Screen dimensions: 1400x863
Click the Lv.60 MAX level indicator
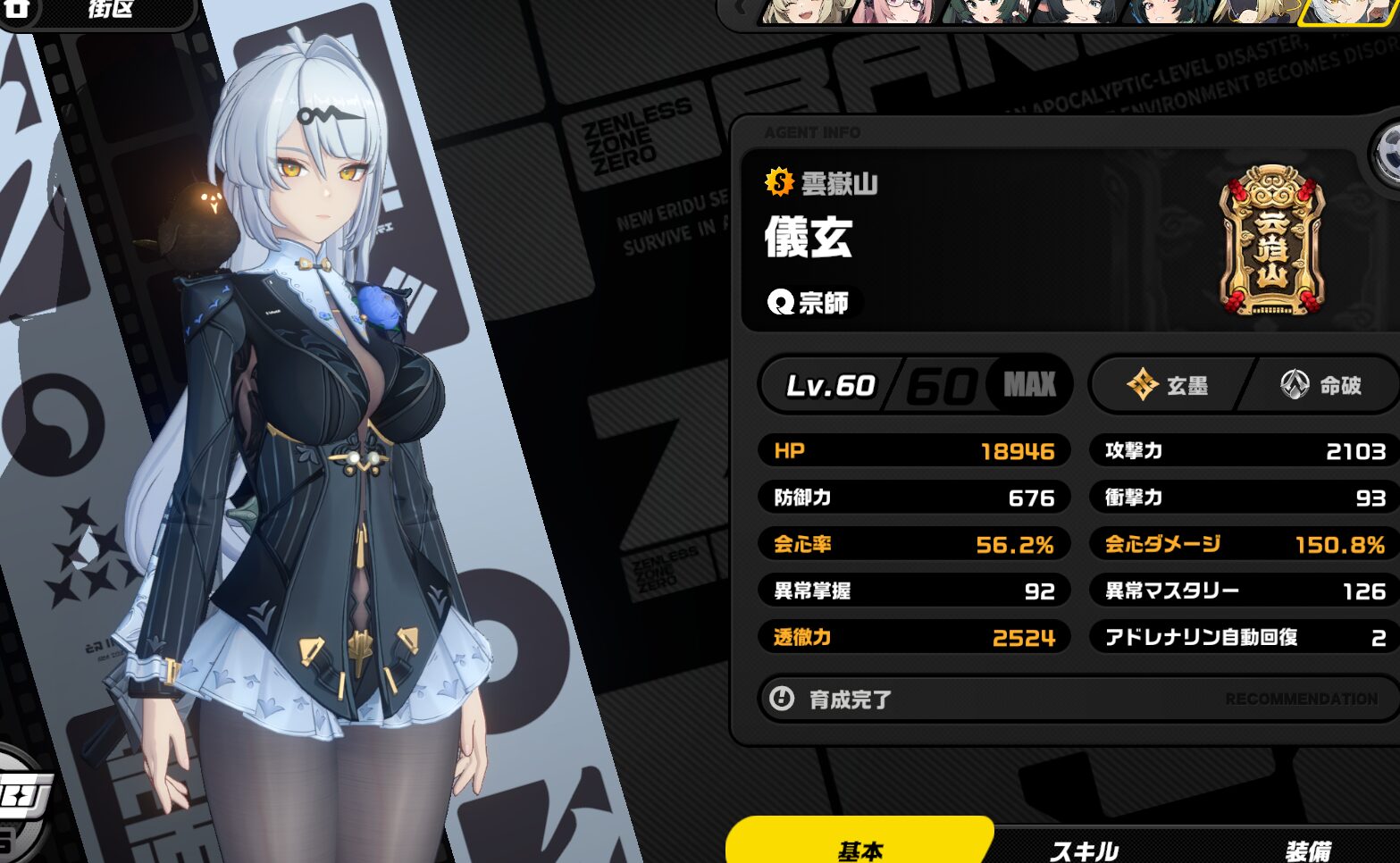(x=915, y=386)
